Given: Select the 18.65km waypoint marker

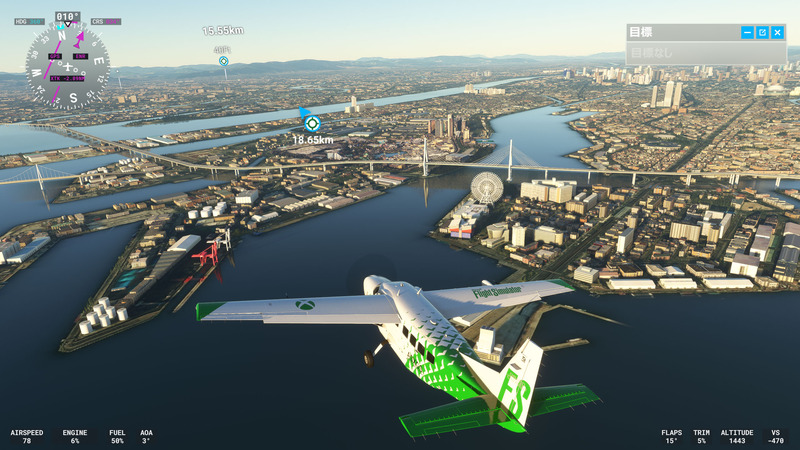Looking at the screenshot, I should (312, 123).
